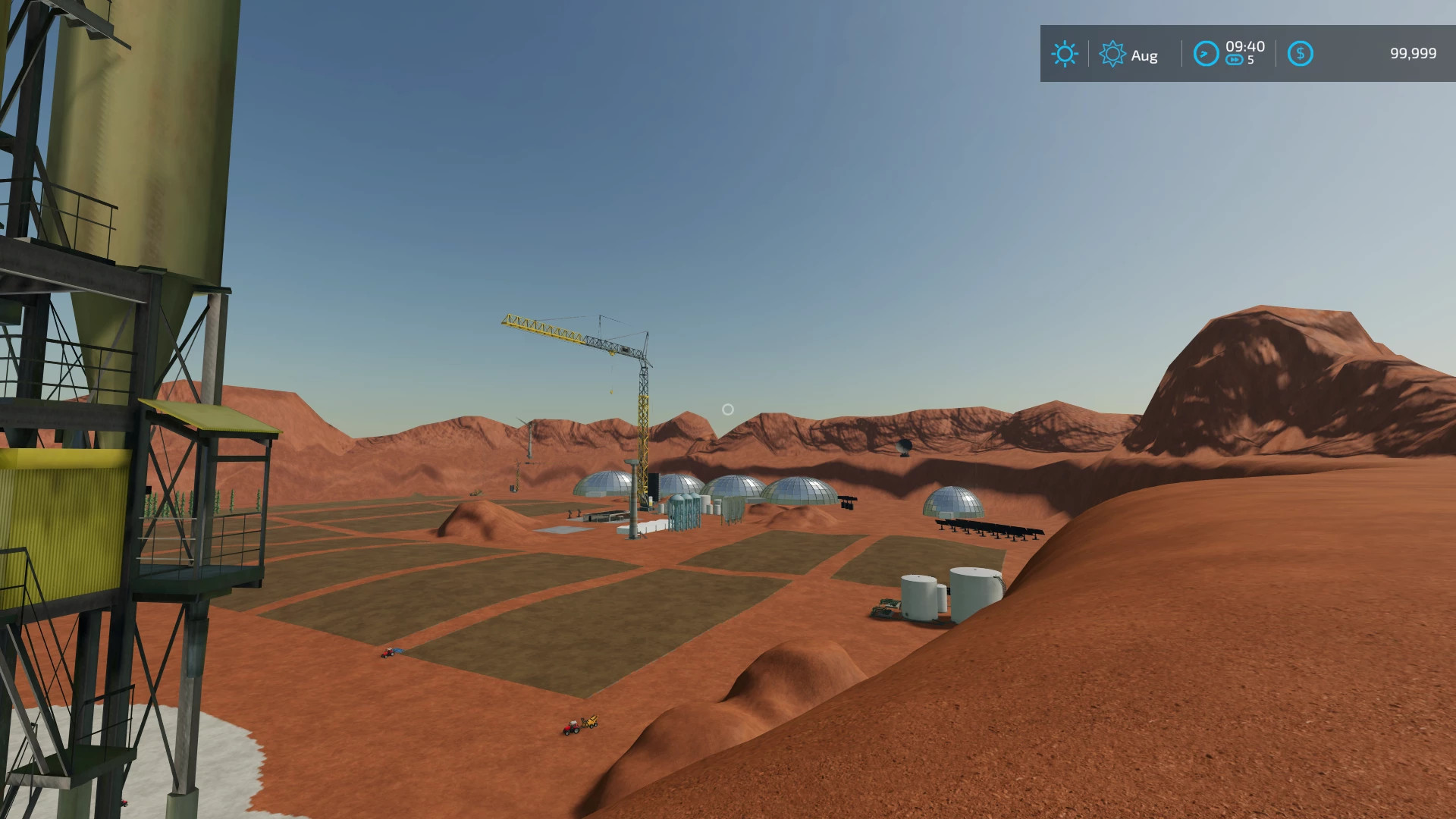Click the Aug month label
The width and height of the screenshot is (1456, 819).
pos(1145,55)
